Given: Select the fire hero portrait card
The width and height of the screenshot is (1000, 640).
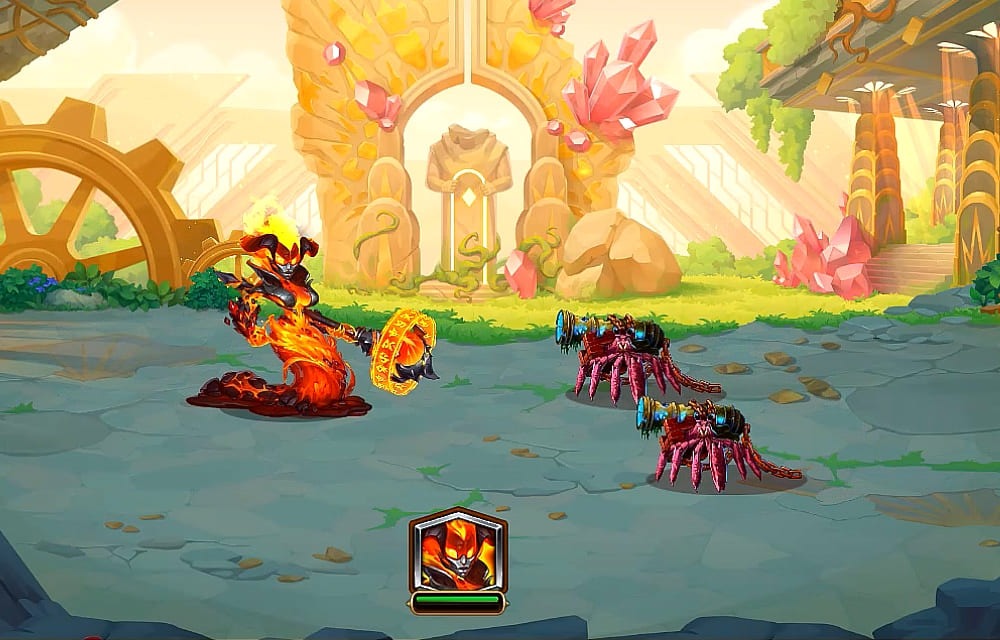Looking at the screenshot, I should 458,552.
